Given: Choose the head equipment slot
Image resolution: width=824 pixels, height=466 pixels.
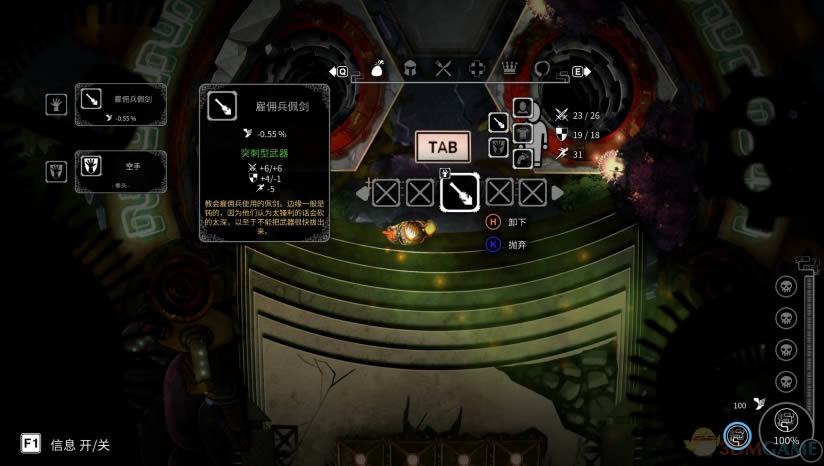Looking at the screenshot, I should 522,107.
